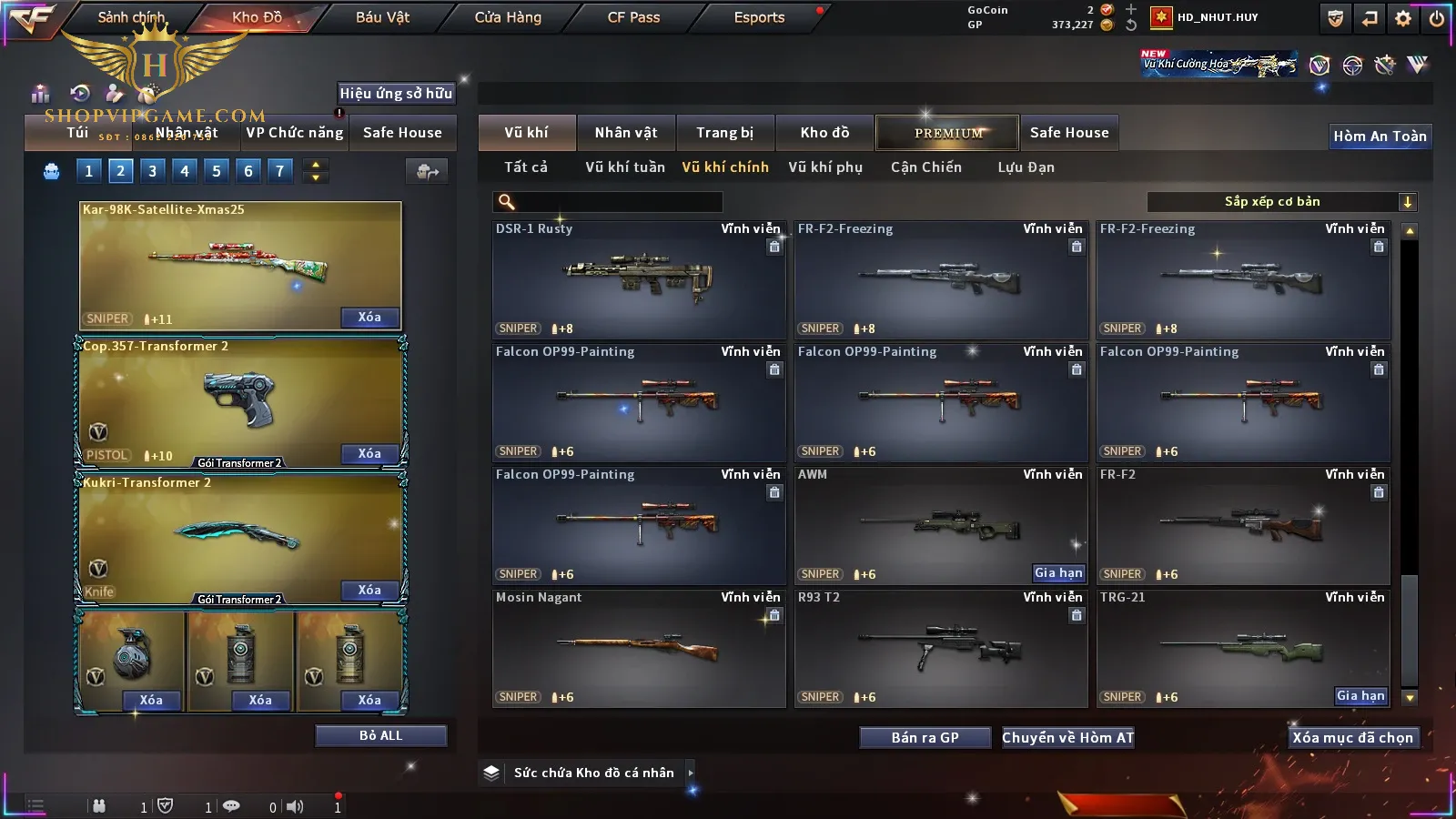The height and width of the screenshot is (819, 1456).
Task: Switch to the Nhân vật inventory tab
Action: click(625, 133)
